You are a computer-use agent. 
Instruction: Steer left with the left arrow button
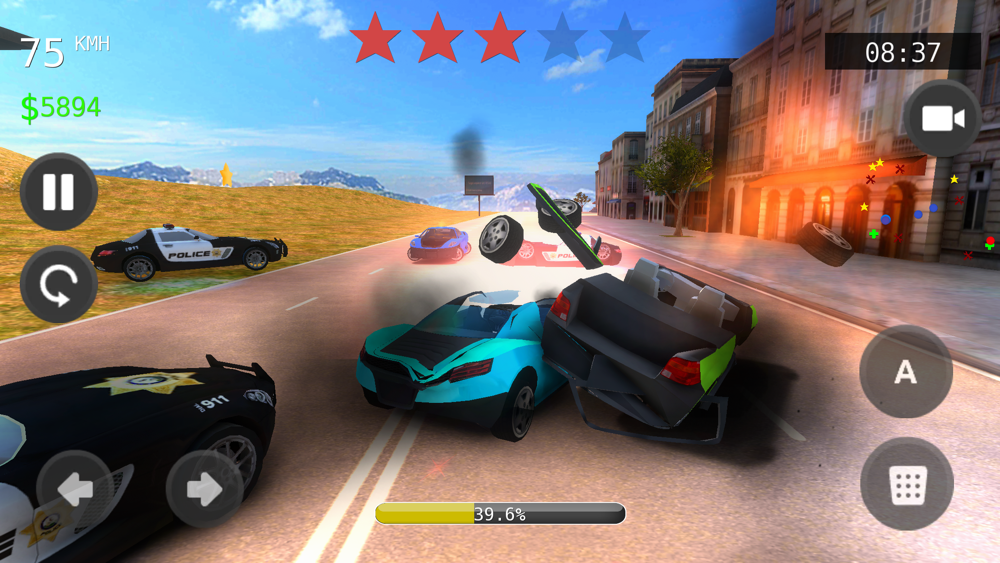tap(75, 489)
